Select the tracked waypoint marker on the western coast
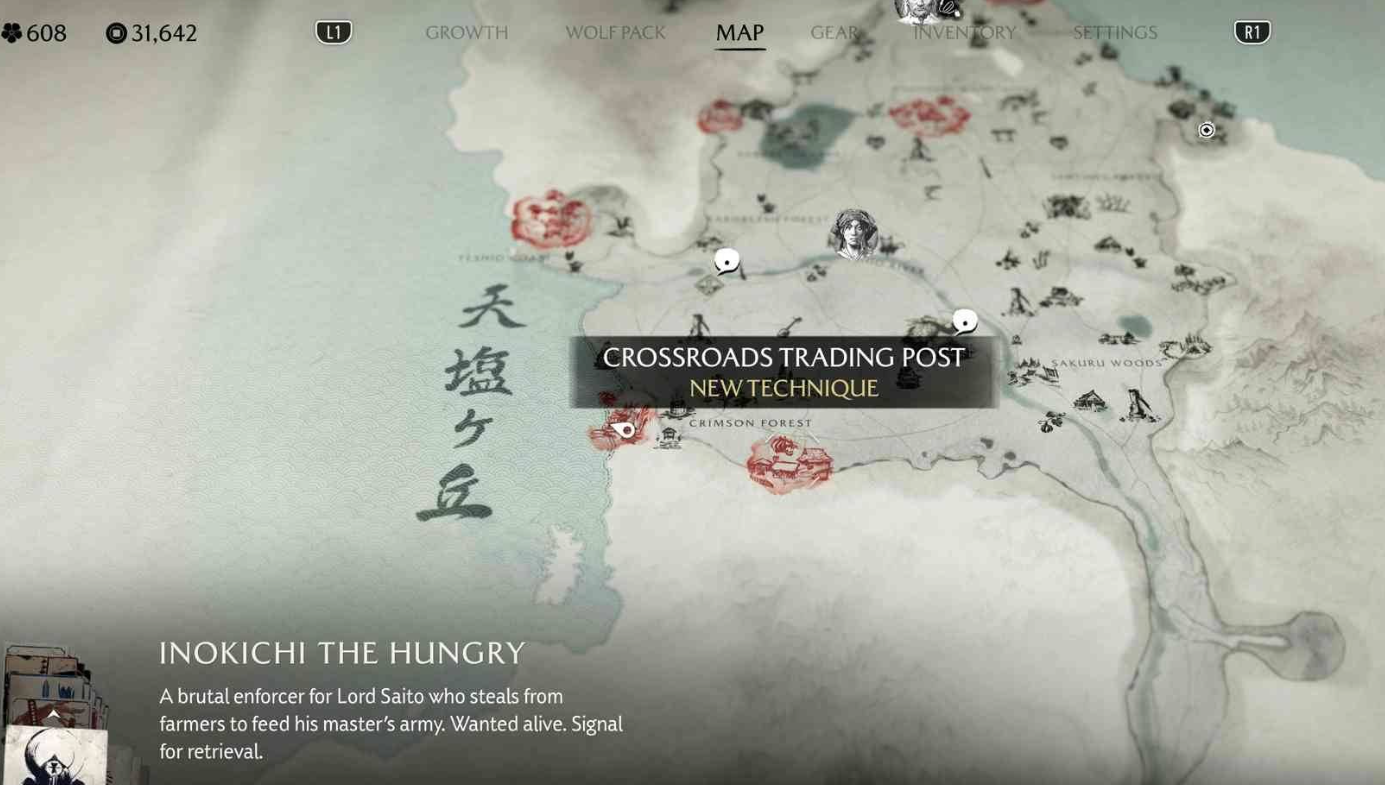1385x785 pixels. point(625,429)
